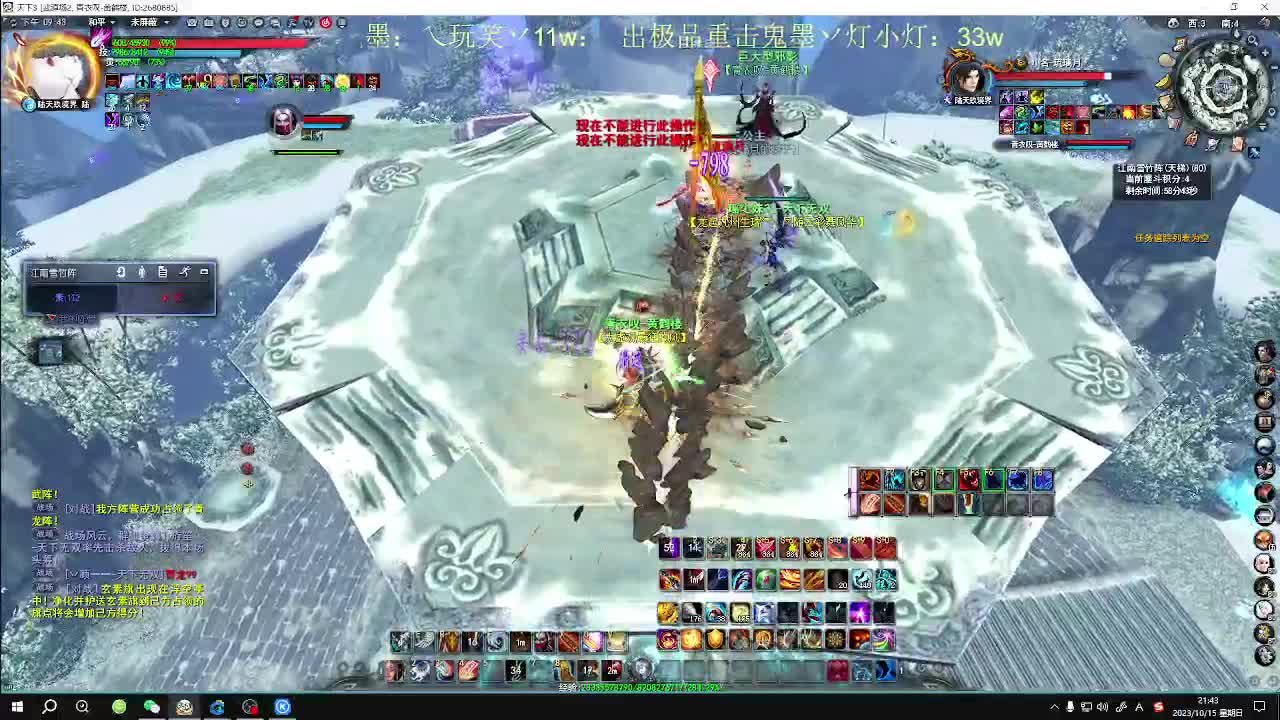Open the character list icon in 江南雪饮阵 window
Viewport: 1280px width, 720px height.
[163, 272]
